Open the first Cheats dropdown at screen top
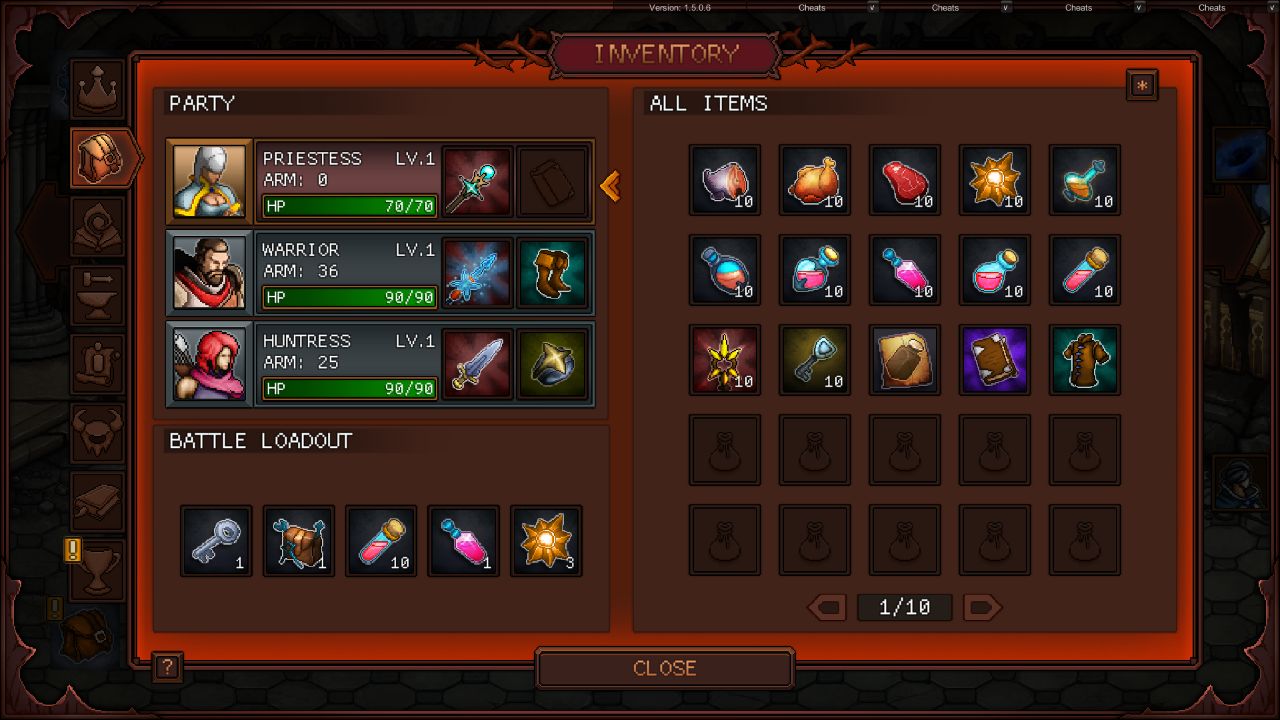Screen dimensions: 1280x720 click(812, 7)
